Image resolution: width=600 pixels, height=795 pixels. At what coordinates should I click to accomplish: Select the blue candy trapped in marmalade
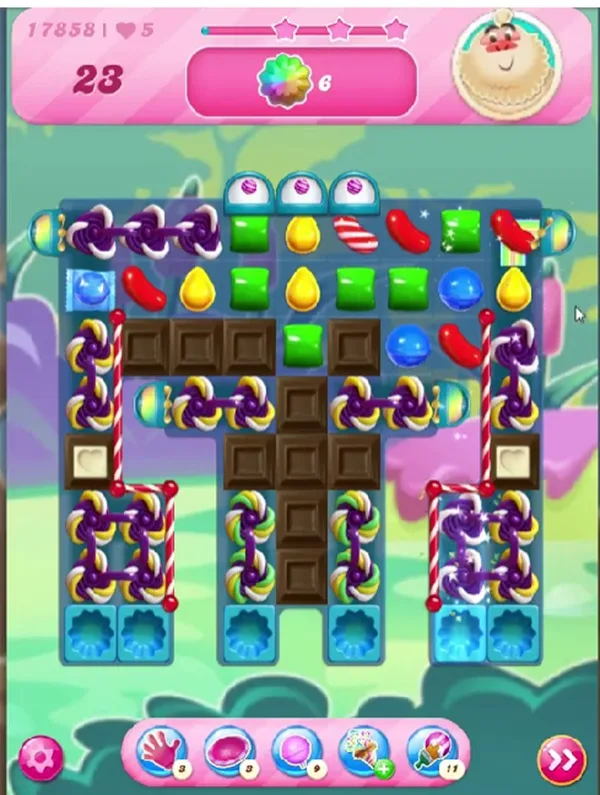[91, 288]
